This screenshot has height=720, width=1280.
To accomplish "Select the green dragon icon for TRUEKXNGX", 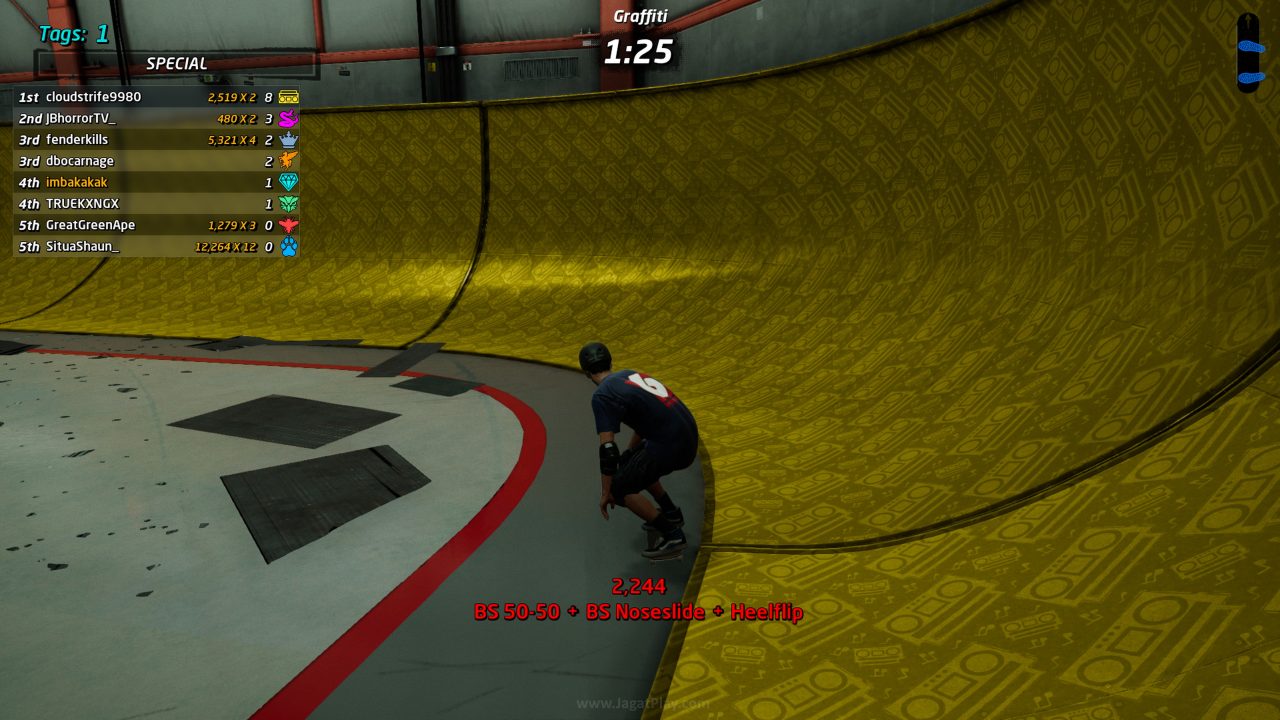I will tap(288, 203).
